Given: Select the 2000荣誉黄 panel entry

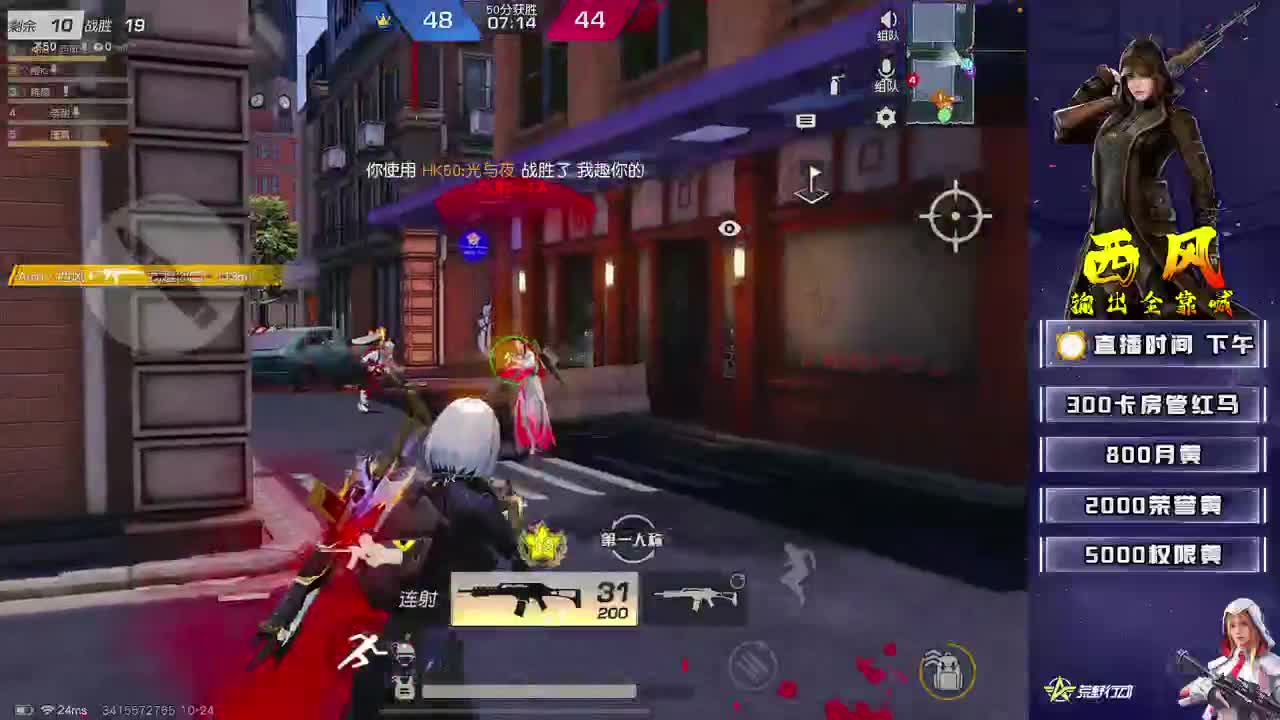Looking at the screenshot, I should [x=1152, y=505].
